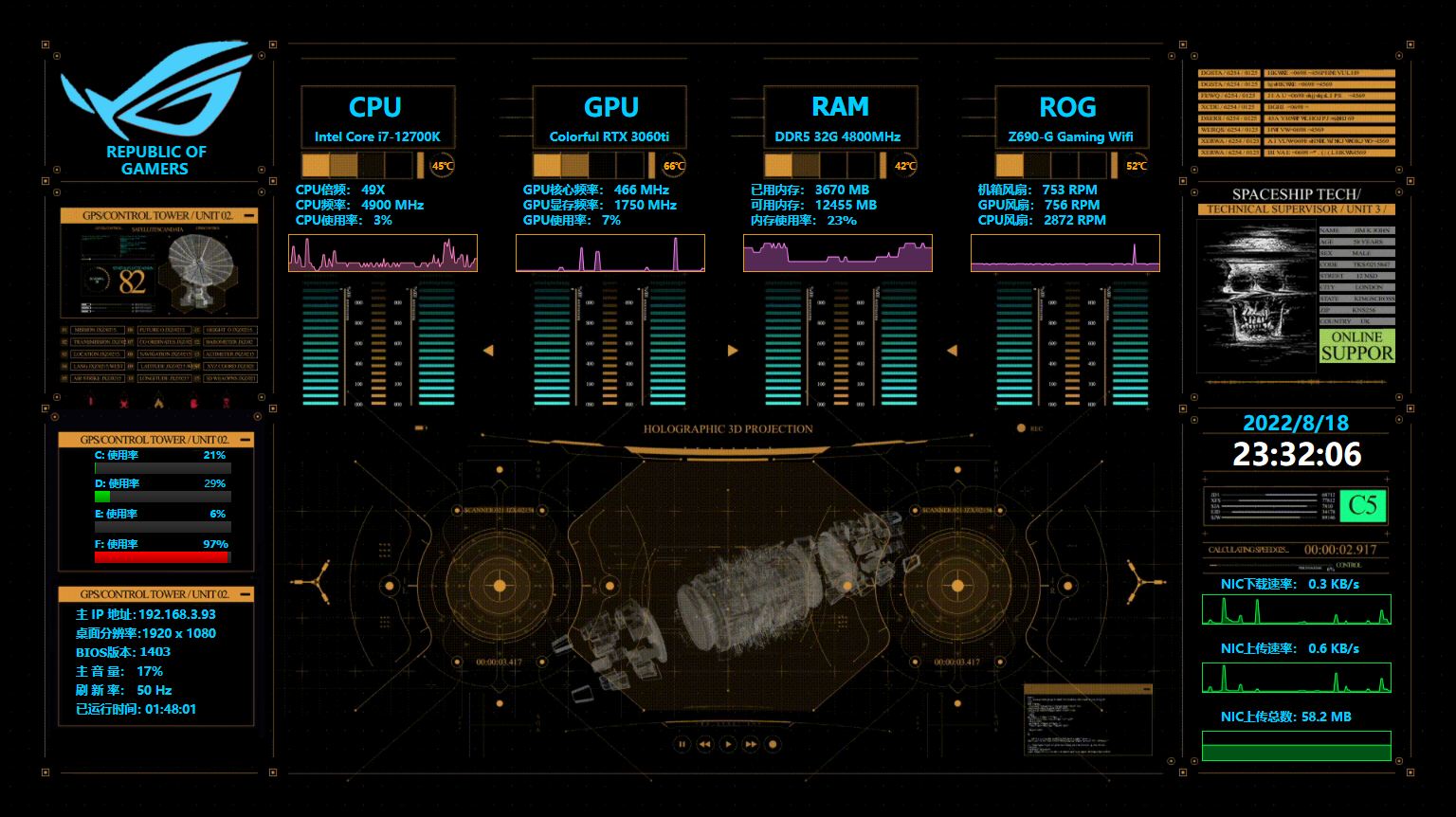Image resolution: width=1456 pixels, height=817 pixels.
Task: Select the ROG motherboard title panel
Action: (x=1071, y=118)
